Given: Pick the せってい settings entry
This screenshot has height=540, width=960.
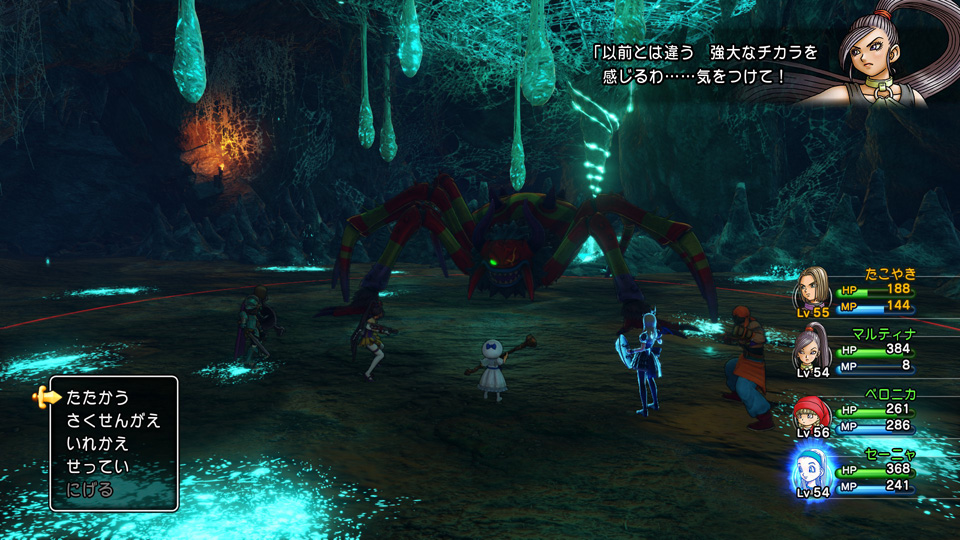Looking at the screenshot, I should click(x=98, y=466).
